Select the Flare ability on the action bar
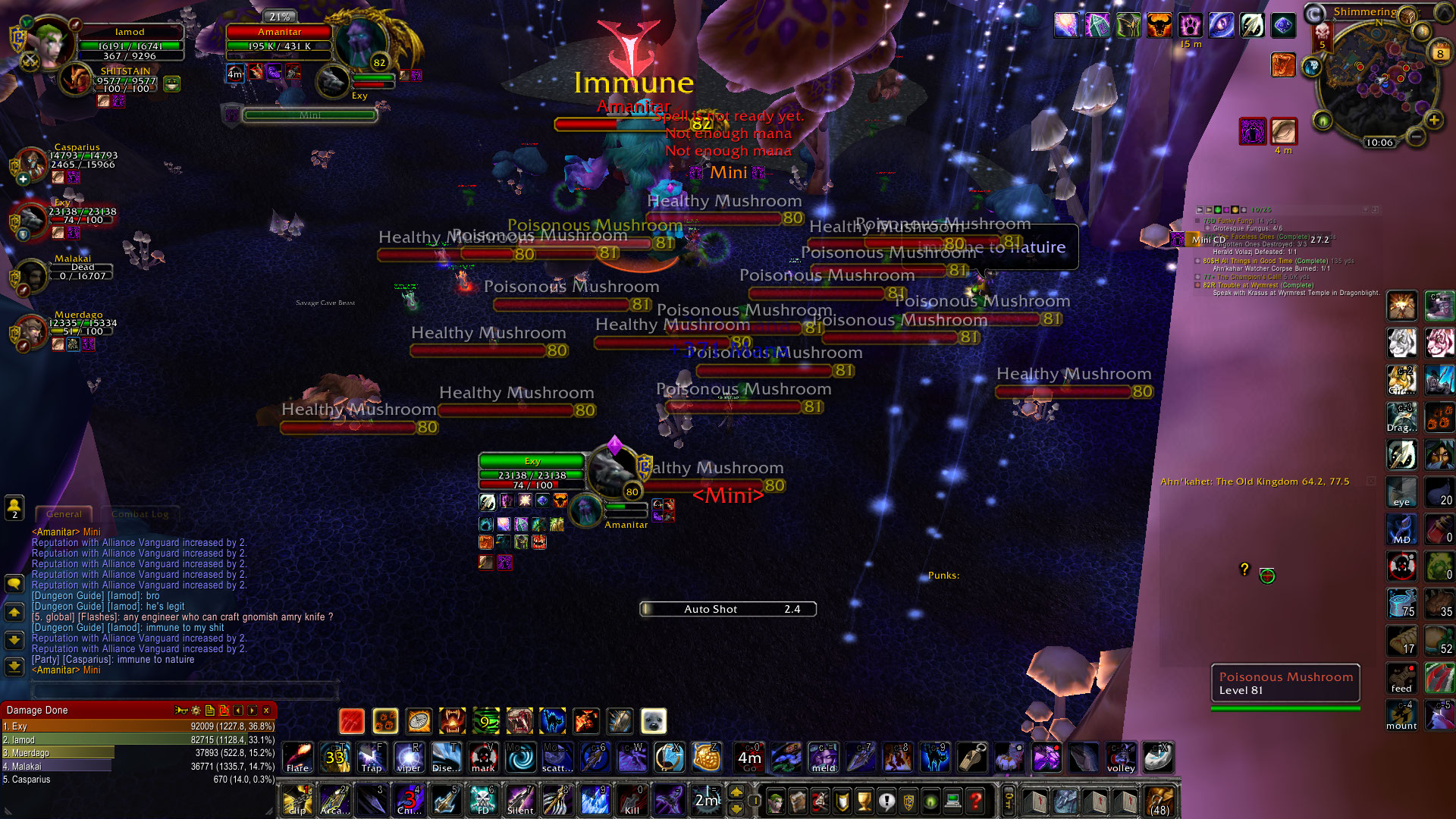The width and height of the screenshot is (1456, 819). pos(297,757)
